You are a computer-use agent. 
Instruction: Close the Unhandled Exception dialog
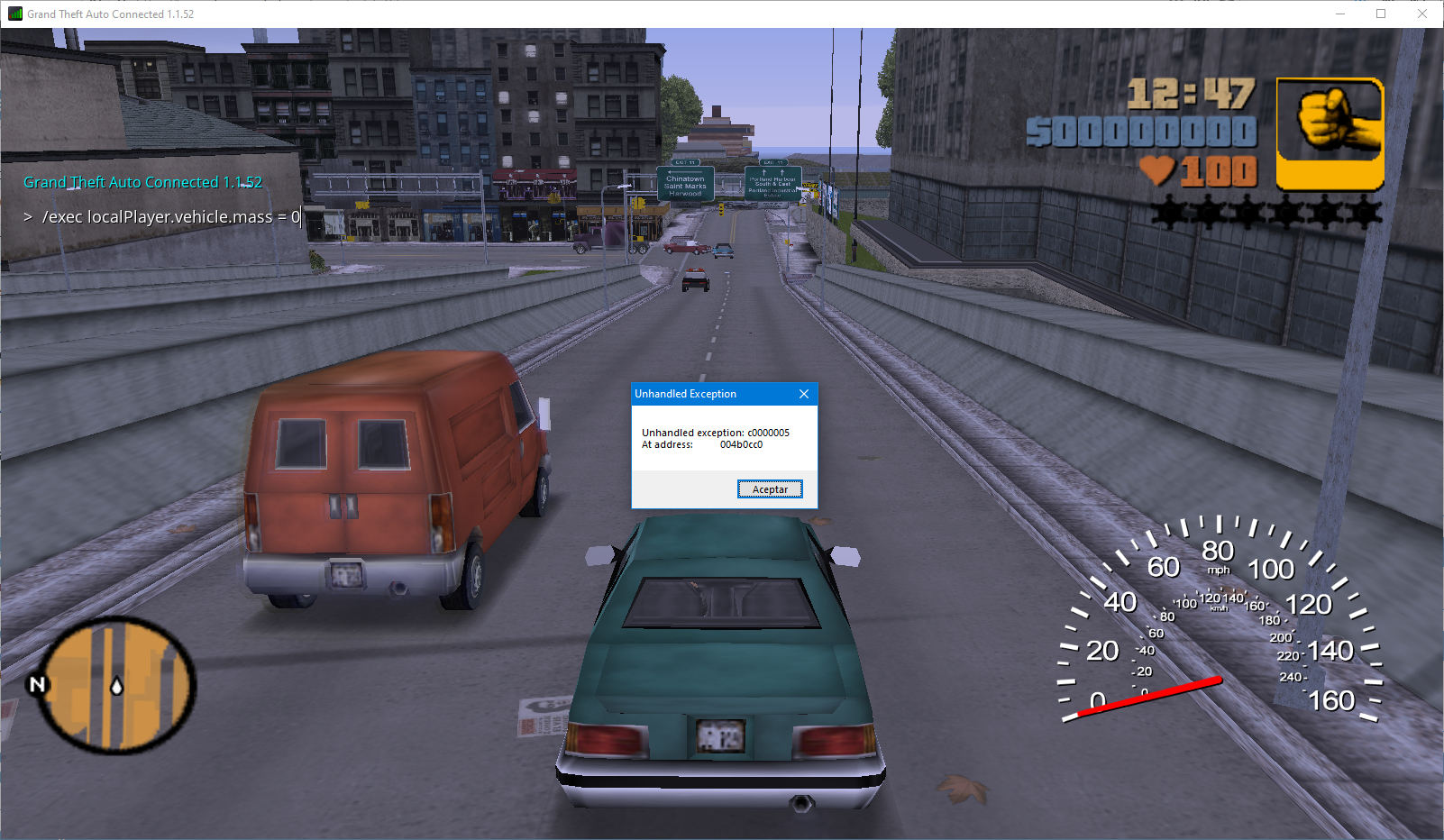click(x=804, y=394)
